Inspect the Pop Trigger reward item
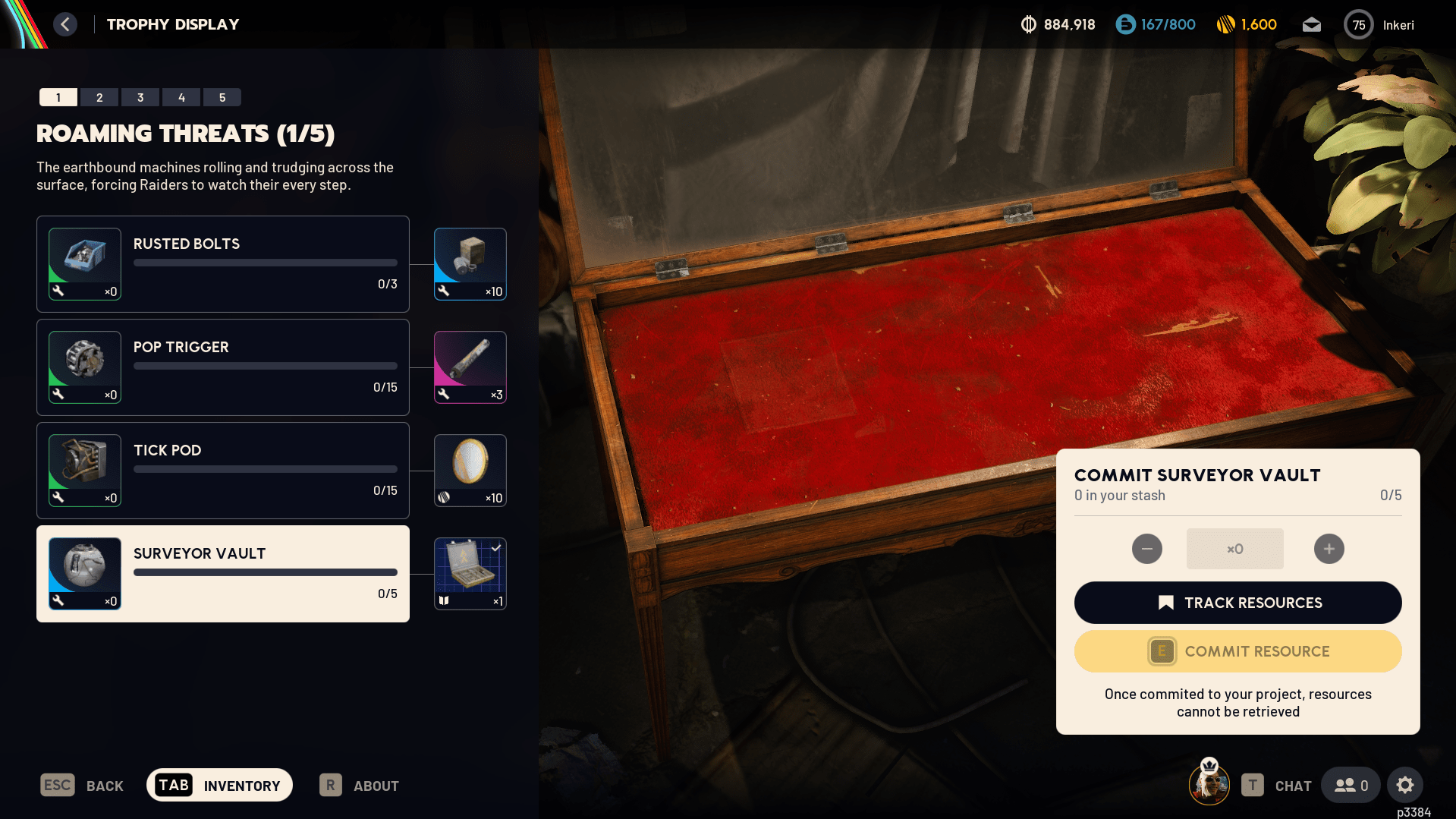 (x=470, y=367)
